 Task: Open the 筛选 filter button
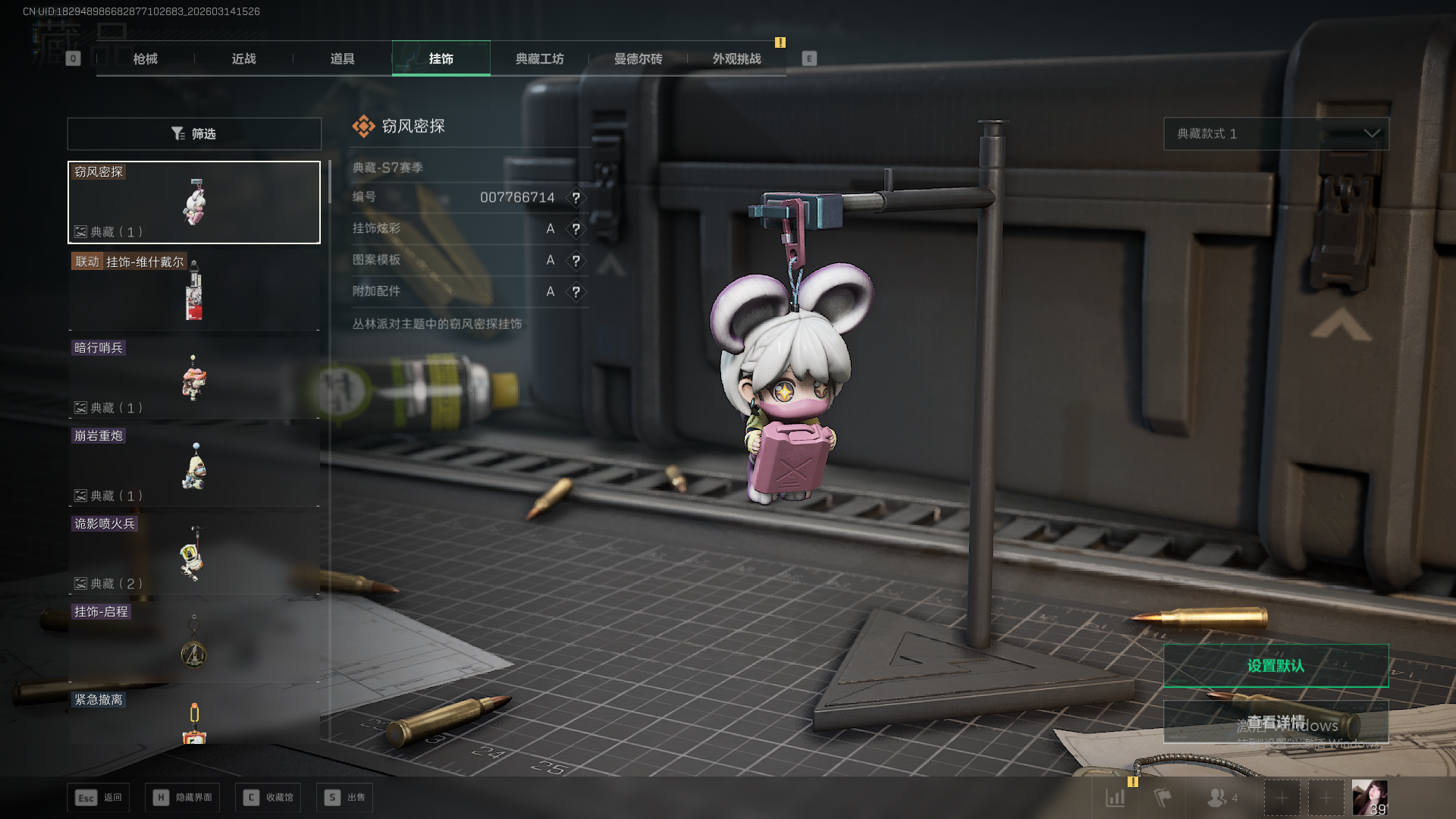tap(194, 133)
